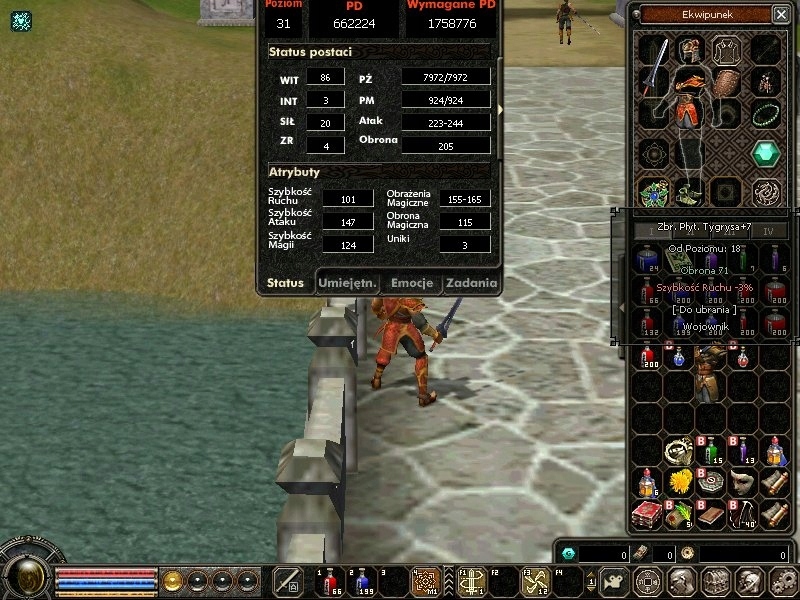Select the red chest box item
The height and width of the screenshot is (600, 800).
point(648,515)
